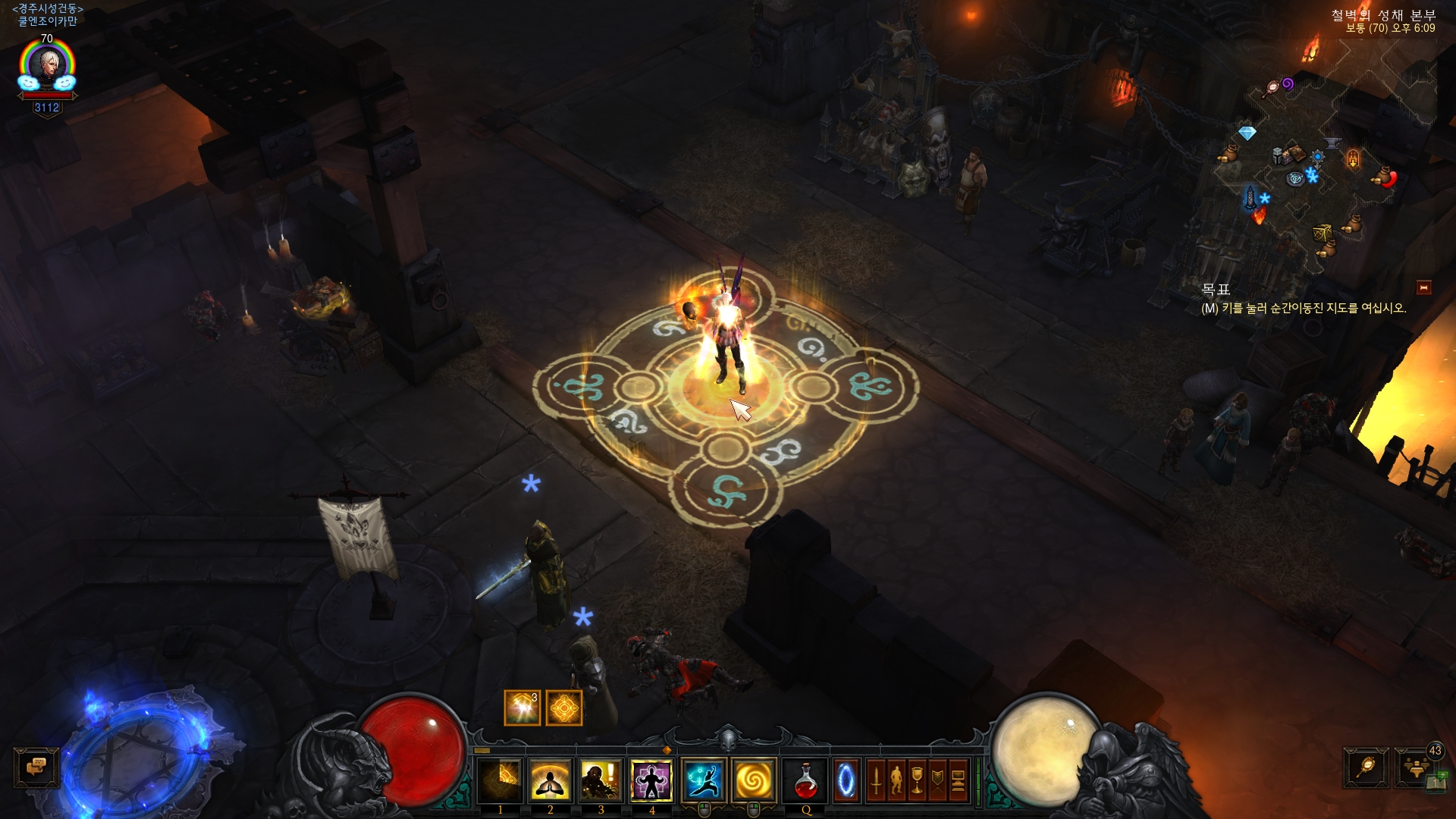1456x819 pixels.
Task: Activate the skill in hotbar slot 1
Action: 500,780
